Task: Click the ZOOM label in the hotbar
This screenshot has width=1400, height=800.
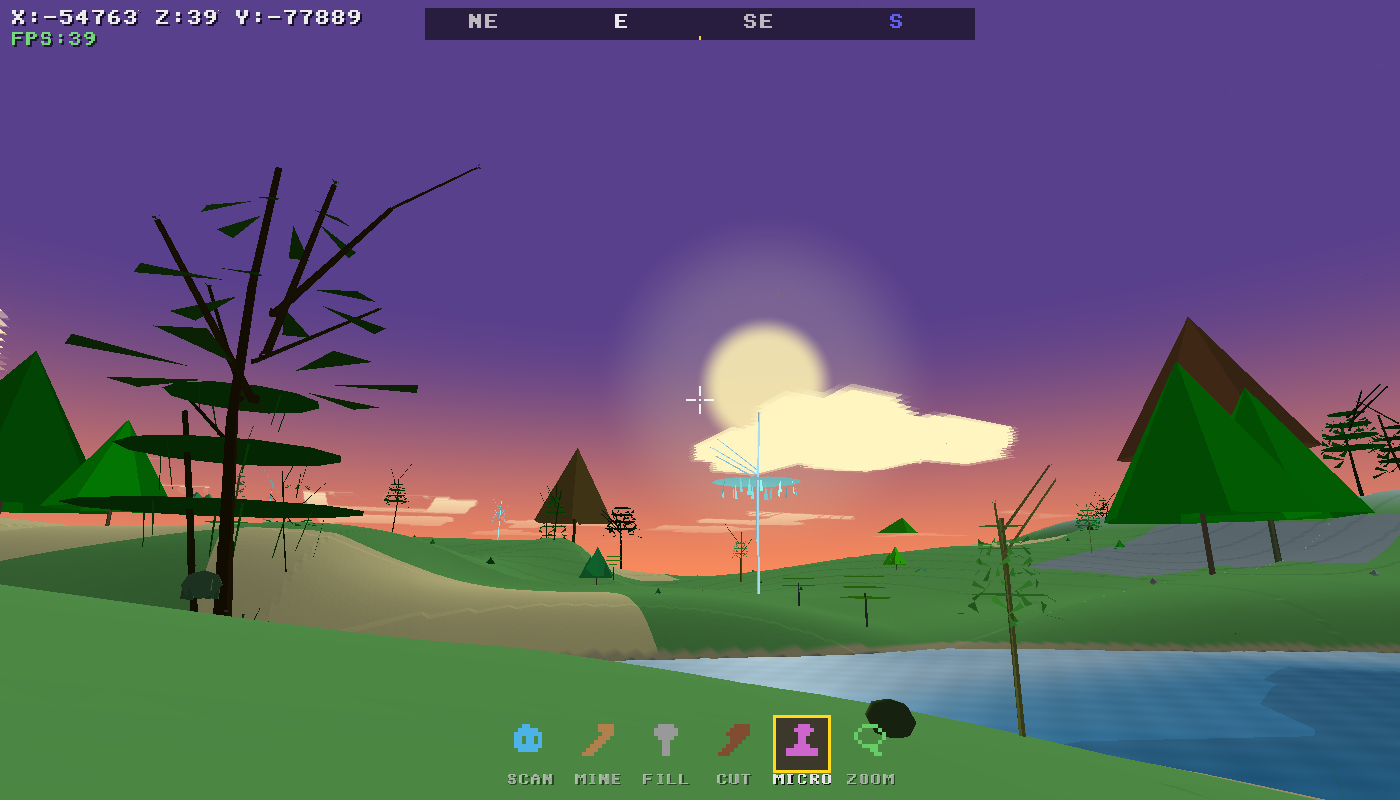Action: click(x=869, y=778)
